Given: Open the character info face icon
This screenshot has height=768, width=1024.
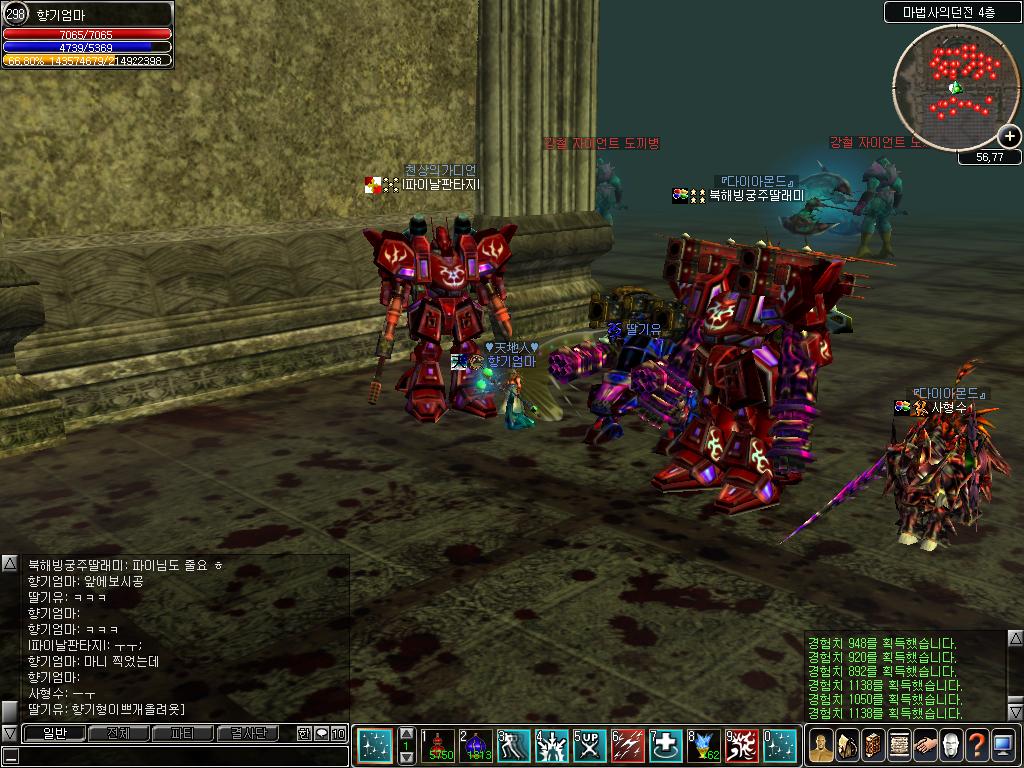Looking at the screenshot, I should pyautogui.click(x=820, y=745).
